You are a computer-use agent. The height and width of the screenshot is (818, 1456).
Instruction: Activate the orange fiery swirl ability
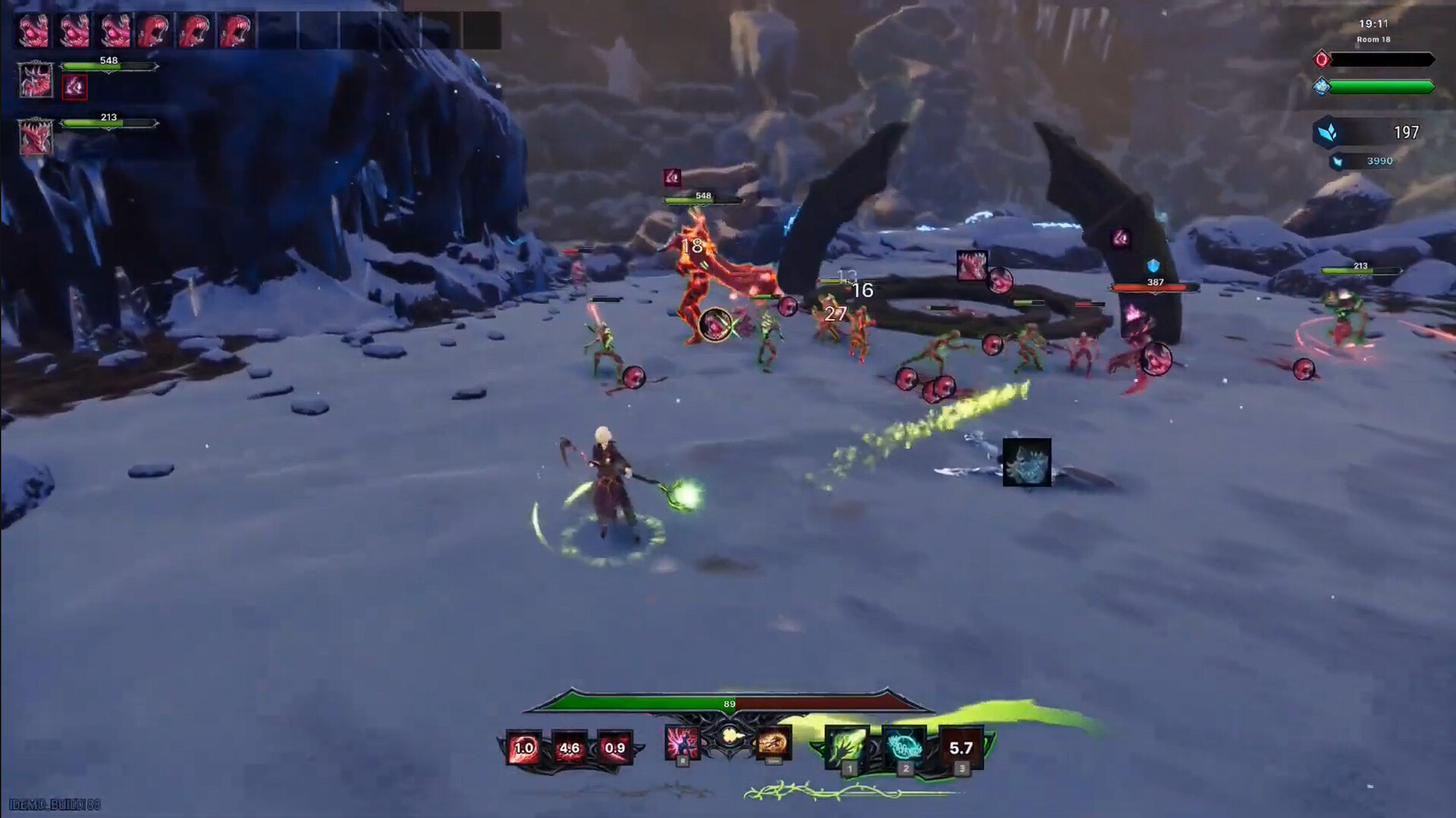coord(773,742)
